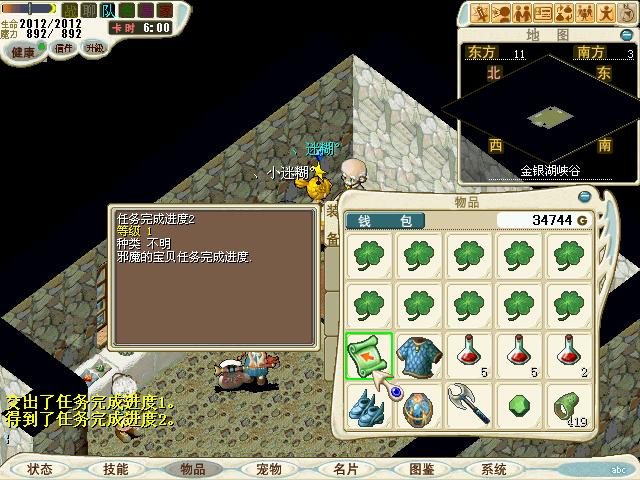The height and width of the screenshot is (480, 640).
Task: Open the 图鉴 encyclopedia menu
Action: (x=421, y=468)
